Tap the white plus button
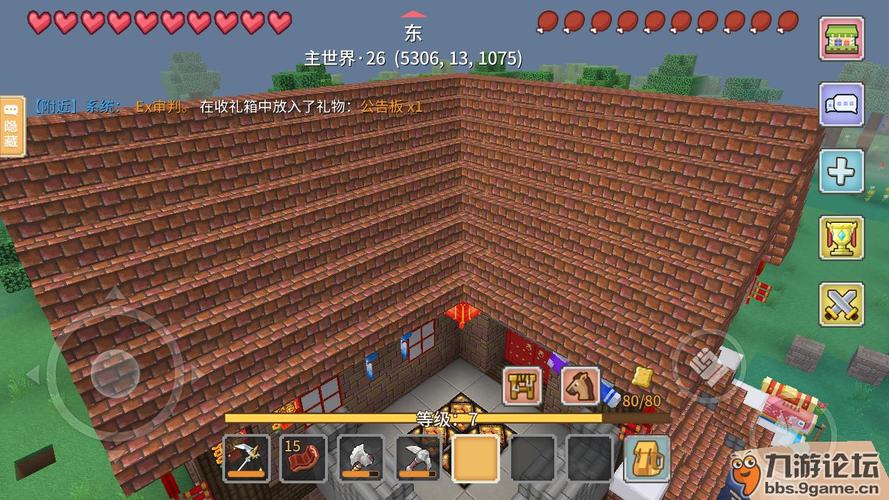 click(x=841, y=172)
